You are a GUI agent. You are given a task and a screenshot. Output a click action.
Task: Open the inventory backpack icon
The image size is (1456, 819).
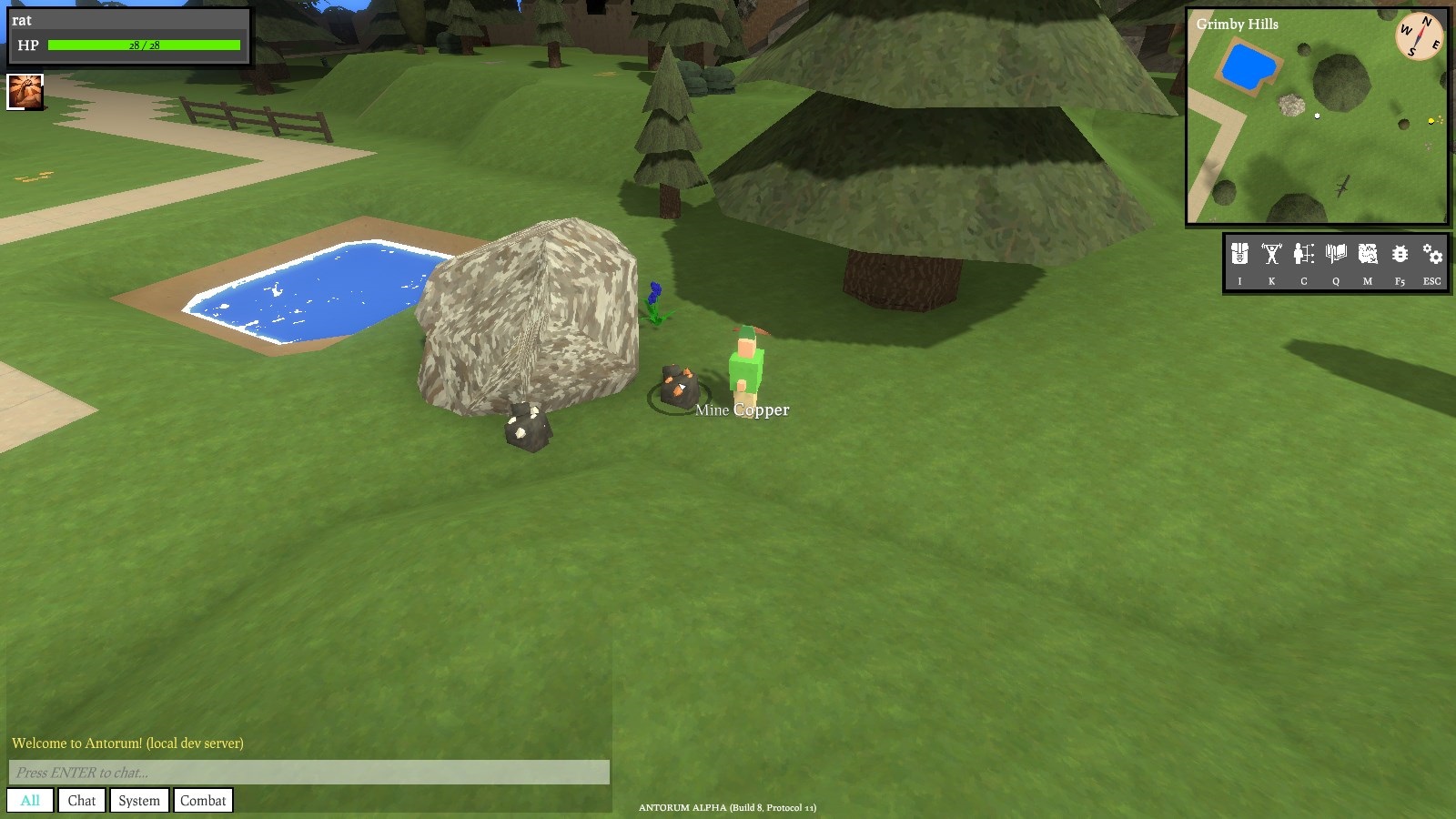tap(1239, 254)
